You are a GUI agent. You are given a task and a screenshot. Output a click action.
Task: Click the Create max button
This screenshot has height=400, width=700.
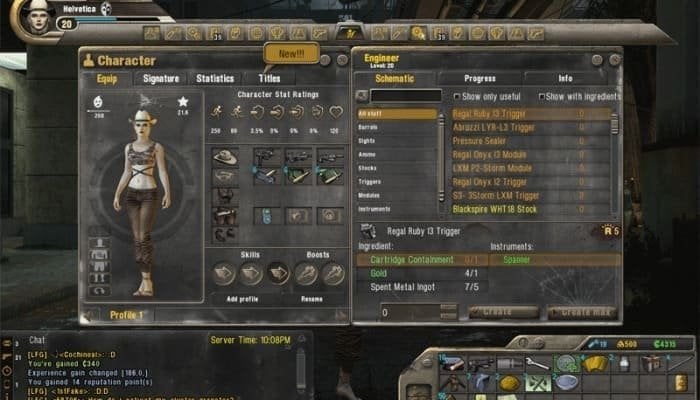tap(584, 312)
